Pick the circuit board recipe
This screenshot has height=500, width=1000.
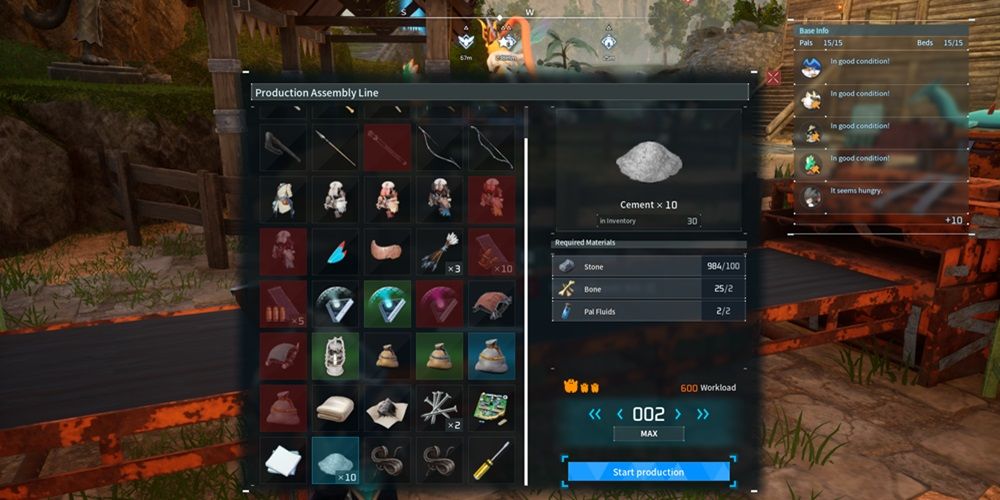pyautogui.click(x=492, y=407)
